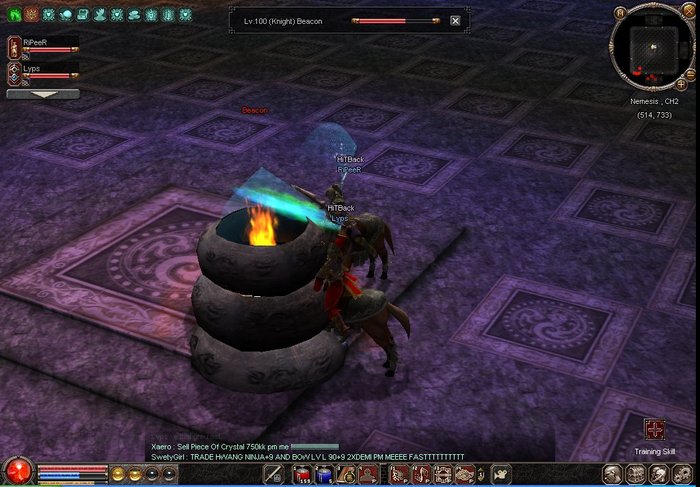
Task: Activate the Training Skill icon
Action: click(655, 430)
